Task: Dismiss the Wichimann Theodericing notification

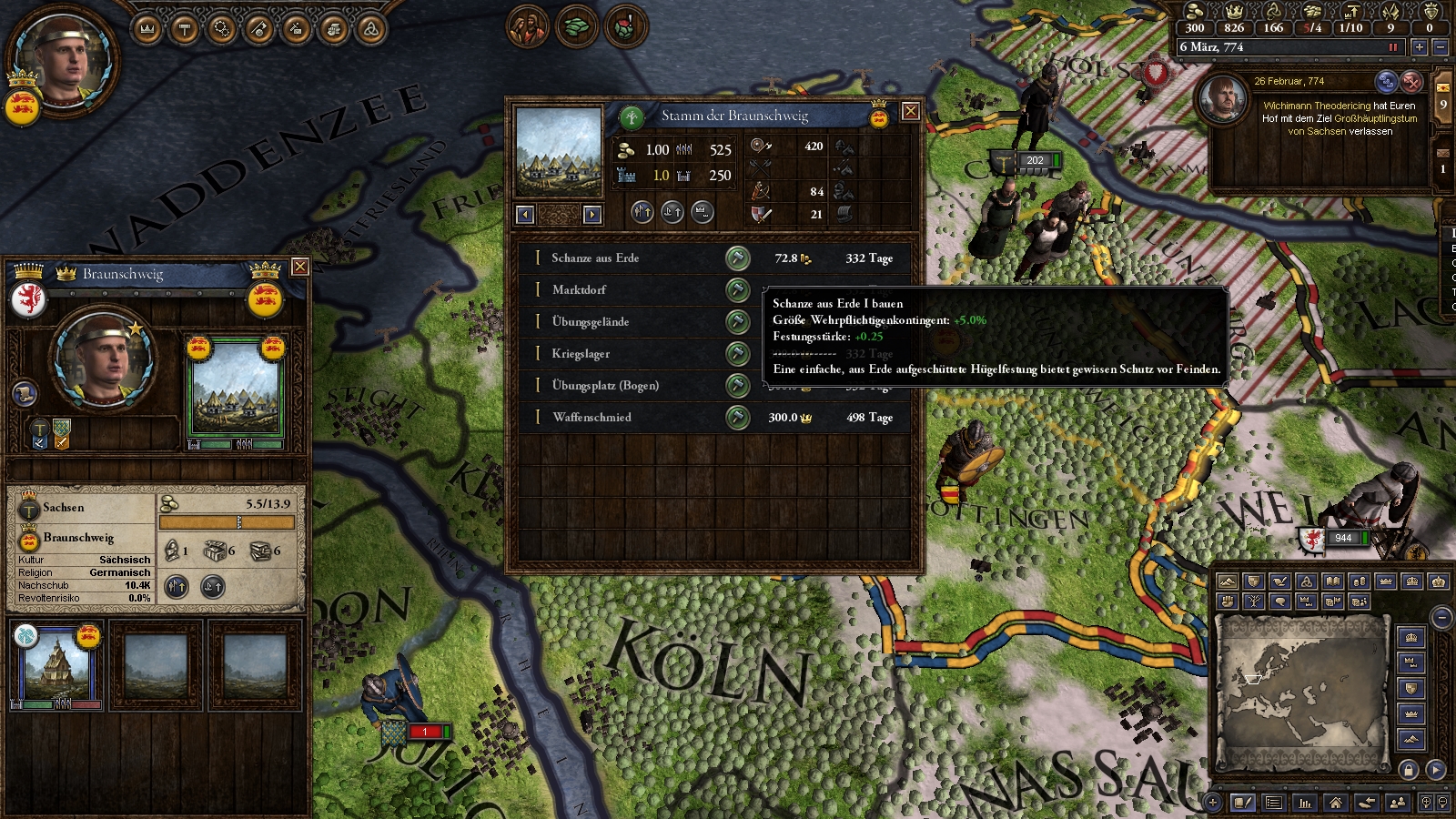Action: click(x=1411, y=82)
